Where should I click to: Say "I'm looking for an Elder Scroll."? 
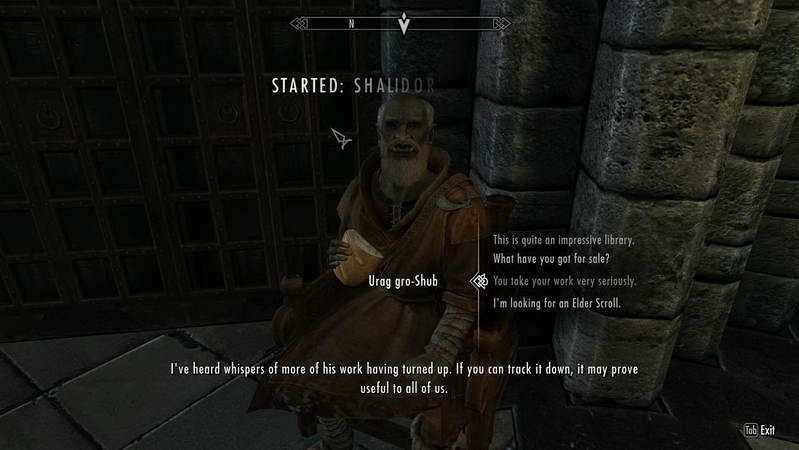click(557, 302)
